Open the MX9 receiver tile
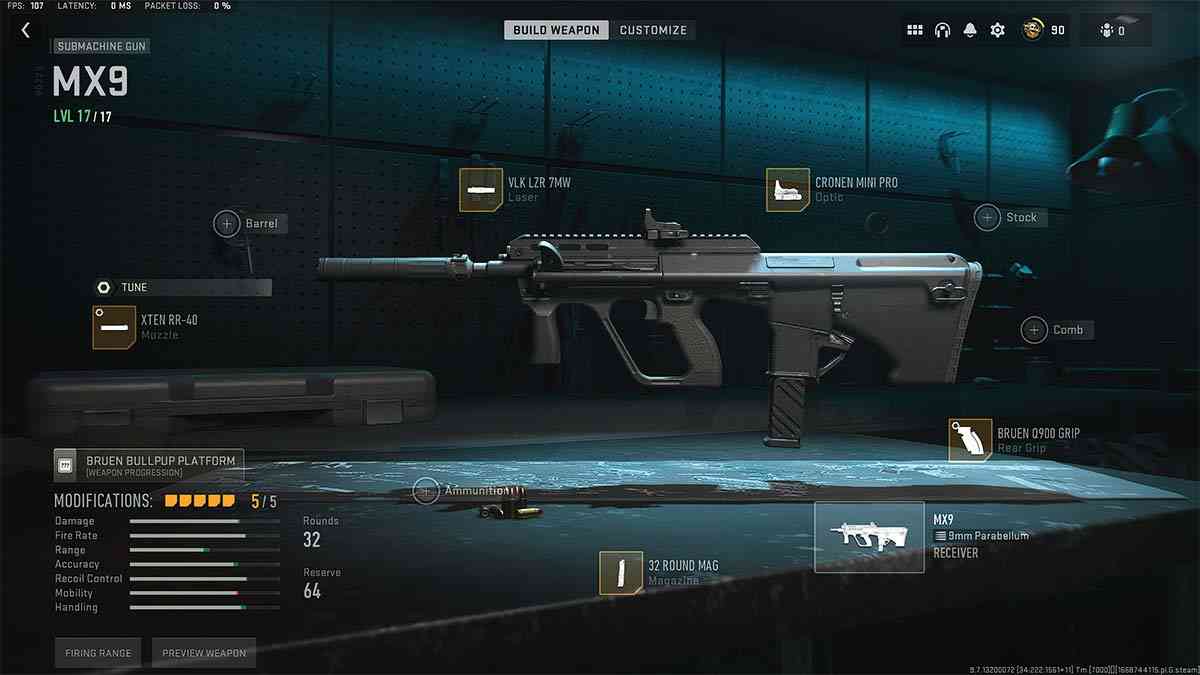The height and width of the screenshot is (675, 1200). (x=869, y=537)
